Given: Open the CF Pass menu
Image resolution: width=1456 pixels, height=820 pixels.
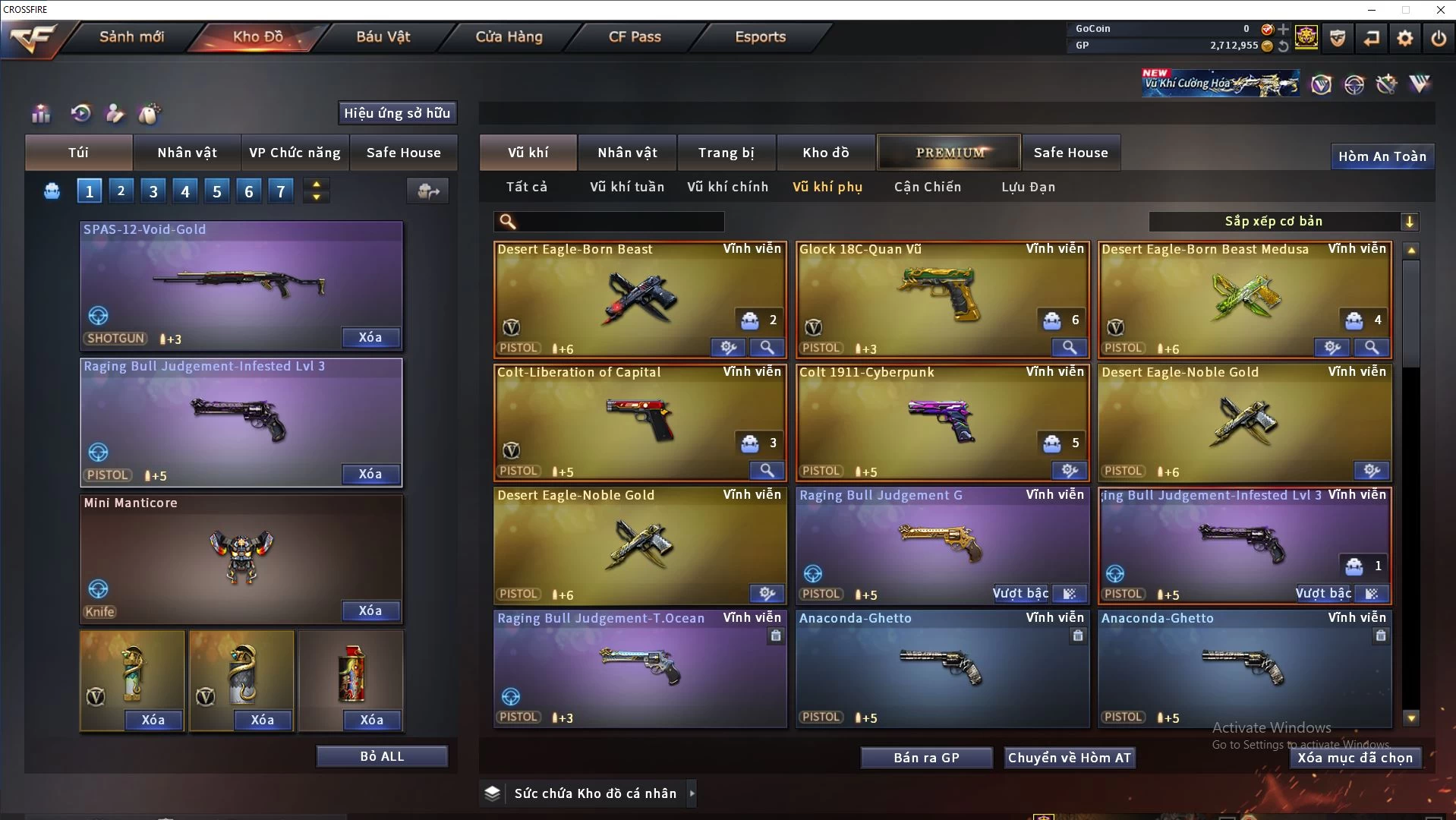Looking at the screenshot, I should 635,36.
